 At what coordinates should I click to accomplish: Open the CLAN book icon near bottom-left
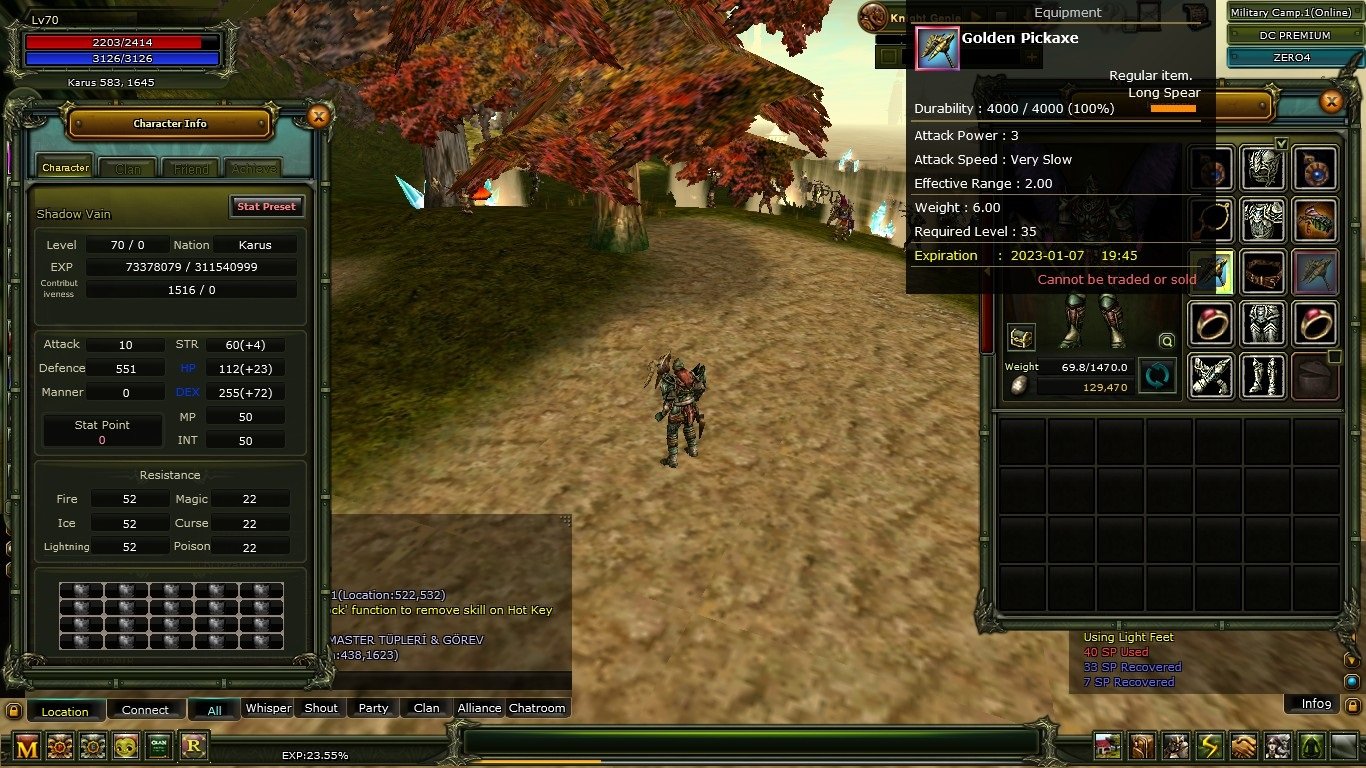pyautogui.click(x=159, y=745)
